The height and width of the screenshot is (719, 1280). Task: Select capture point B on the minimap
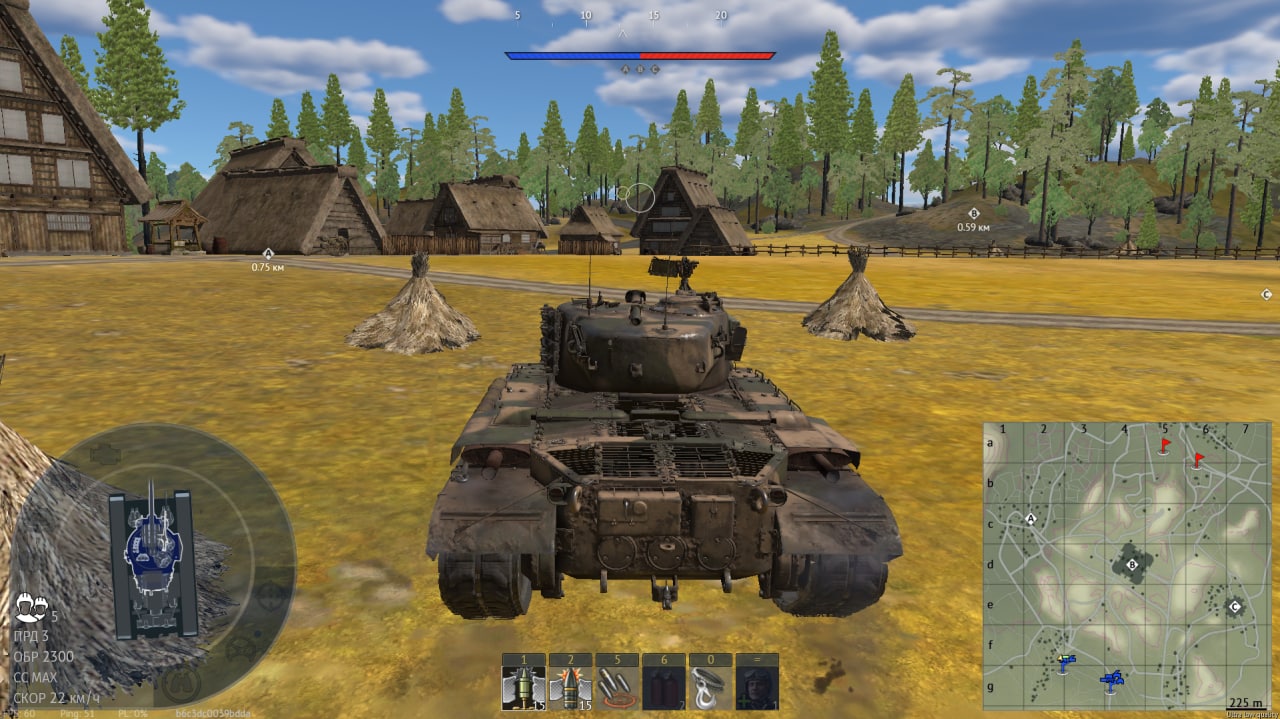coord(1132,566)
